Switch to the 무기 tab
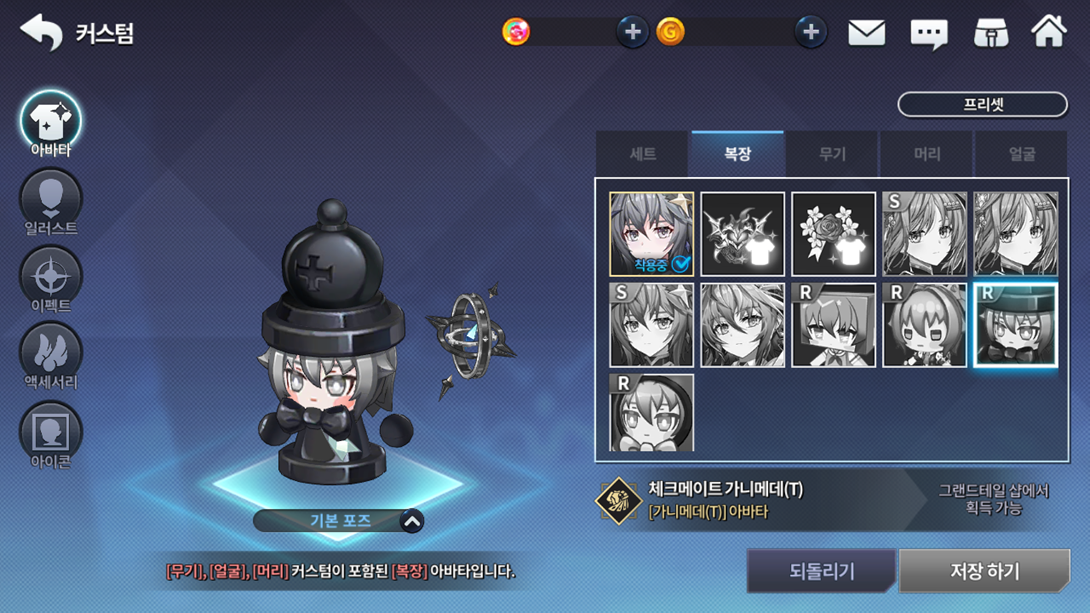Viewport: 1090px width, 613px height. (832, 154)
